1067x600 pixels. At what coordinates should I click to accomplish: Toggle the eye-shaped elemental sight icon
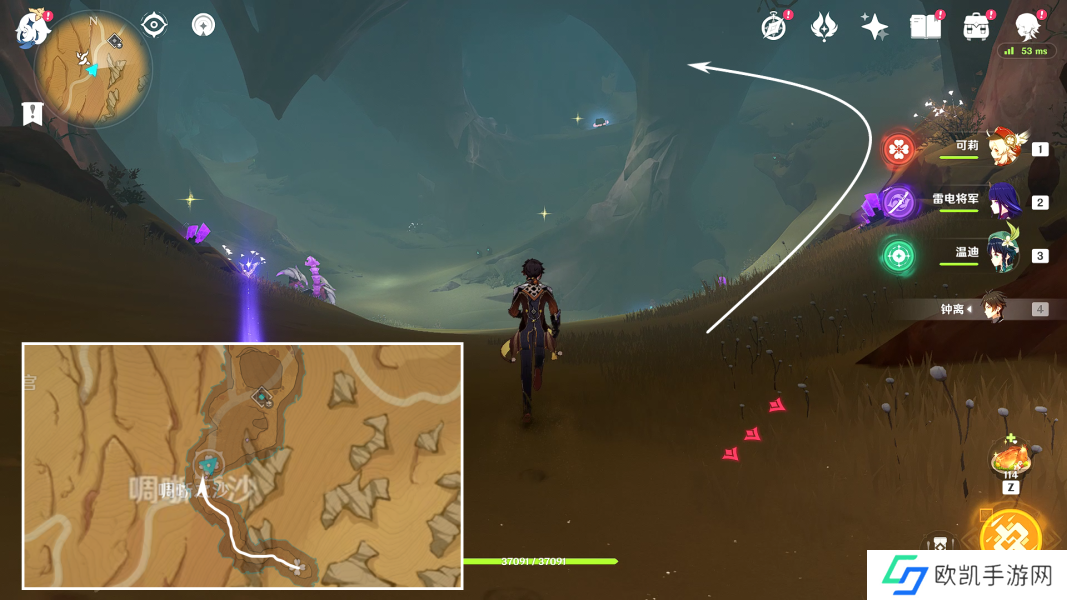154,25
